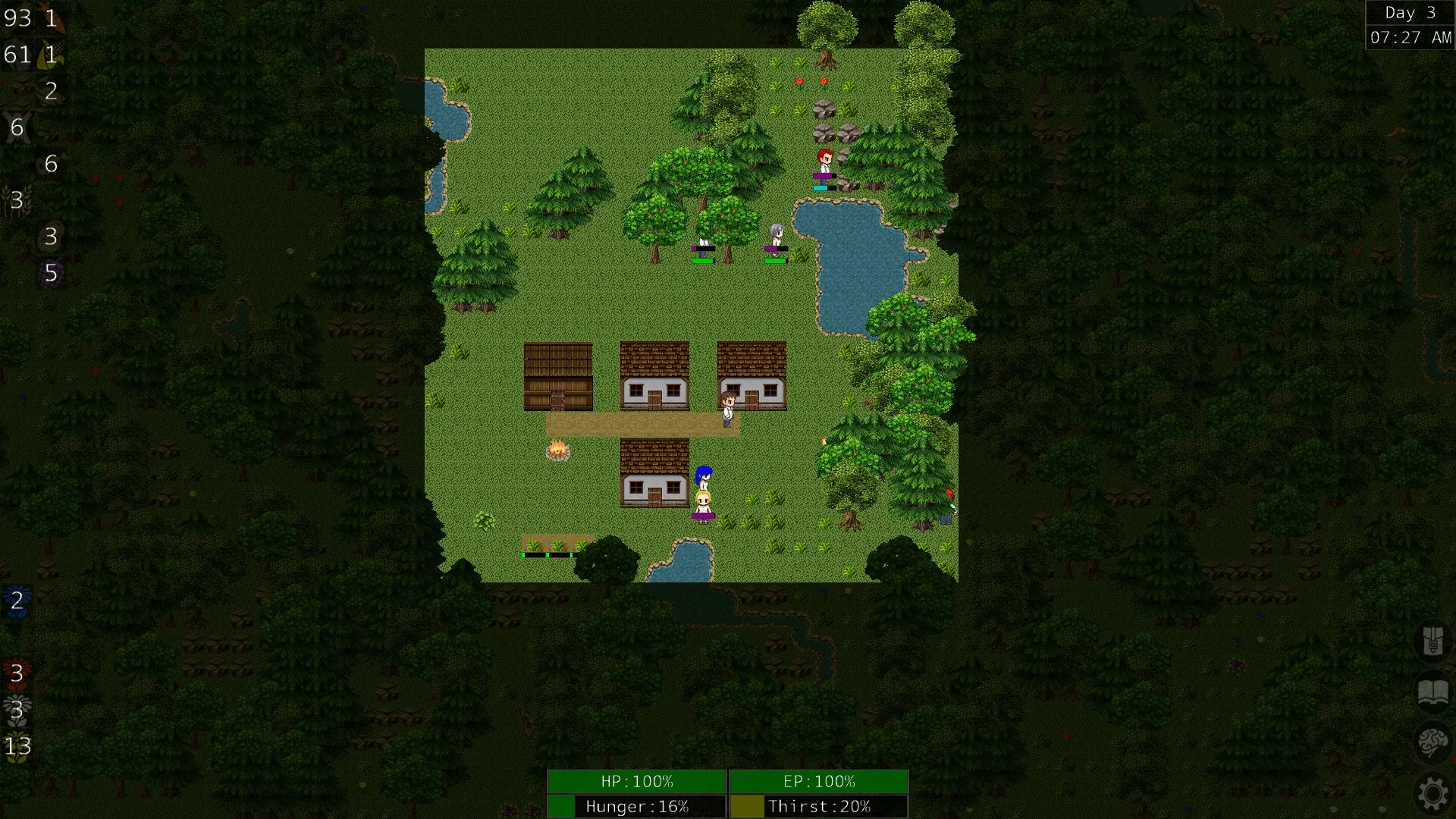
Task: Click the fish resource icon in the sidebar
Action: pyautogui.click(x=53, y=19)
